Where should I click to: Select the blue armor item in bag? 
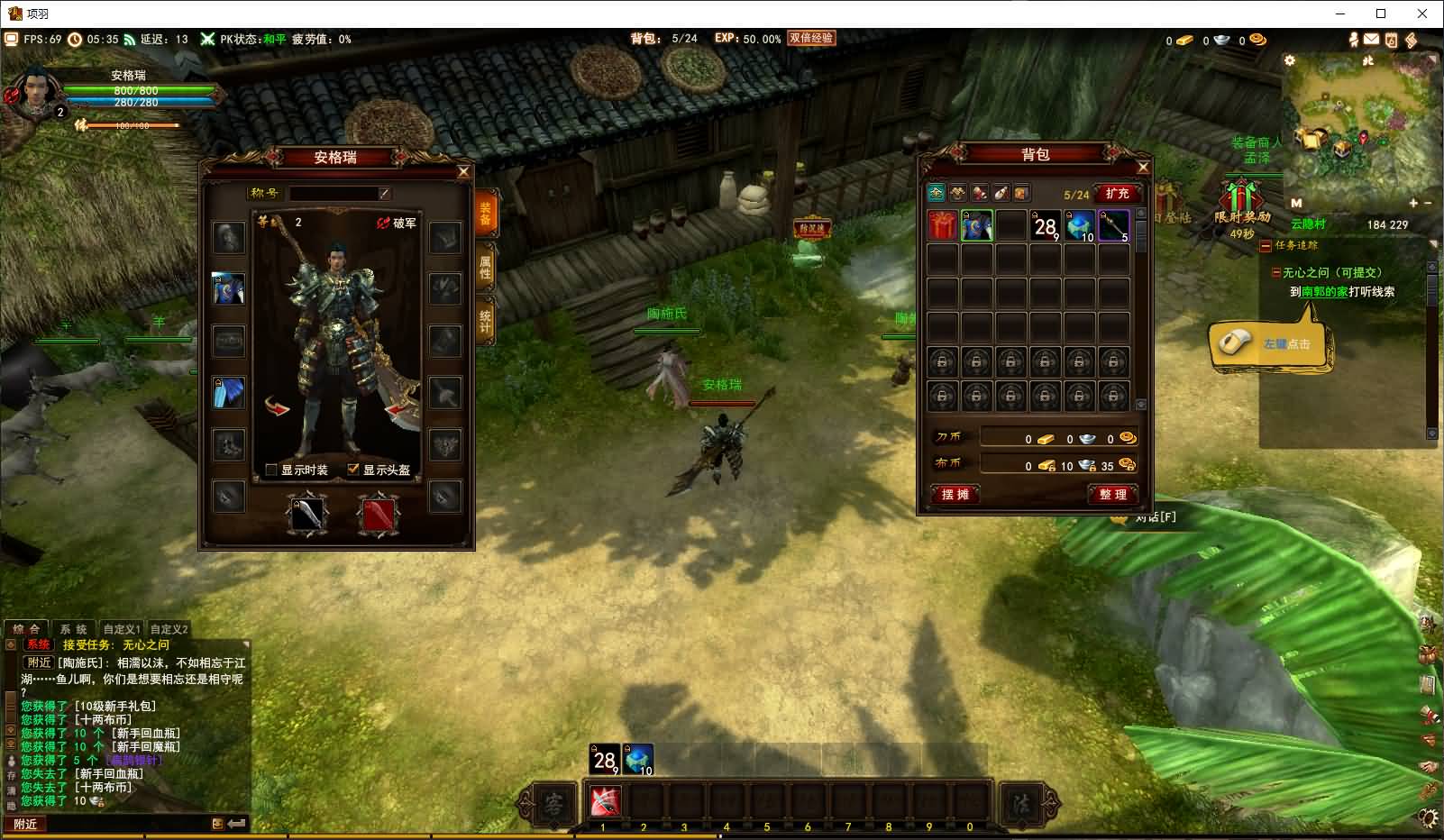[976, 225]
